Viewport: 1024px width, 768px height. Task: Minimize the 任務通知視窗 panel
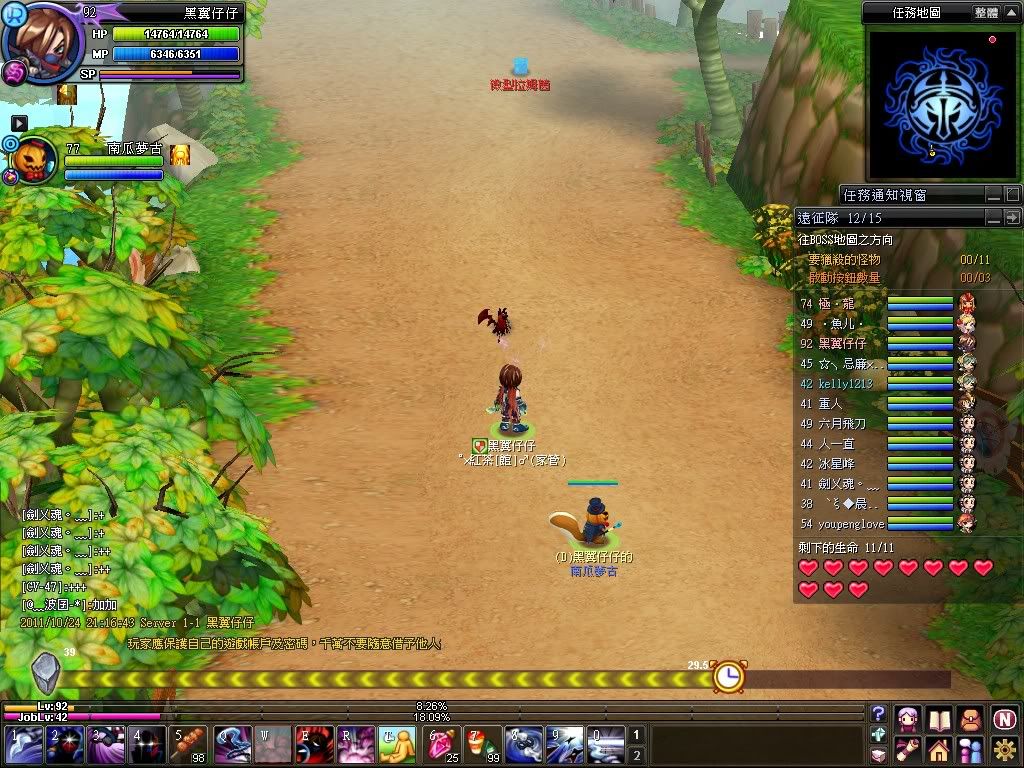pos(993,195)
